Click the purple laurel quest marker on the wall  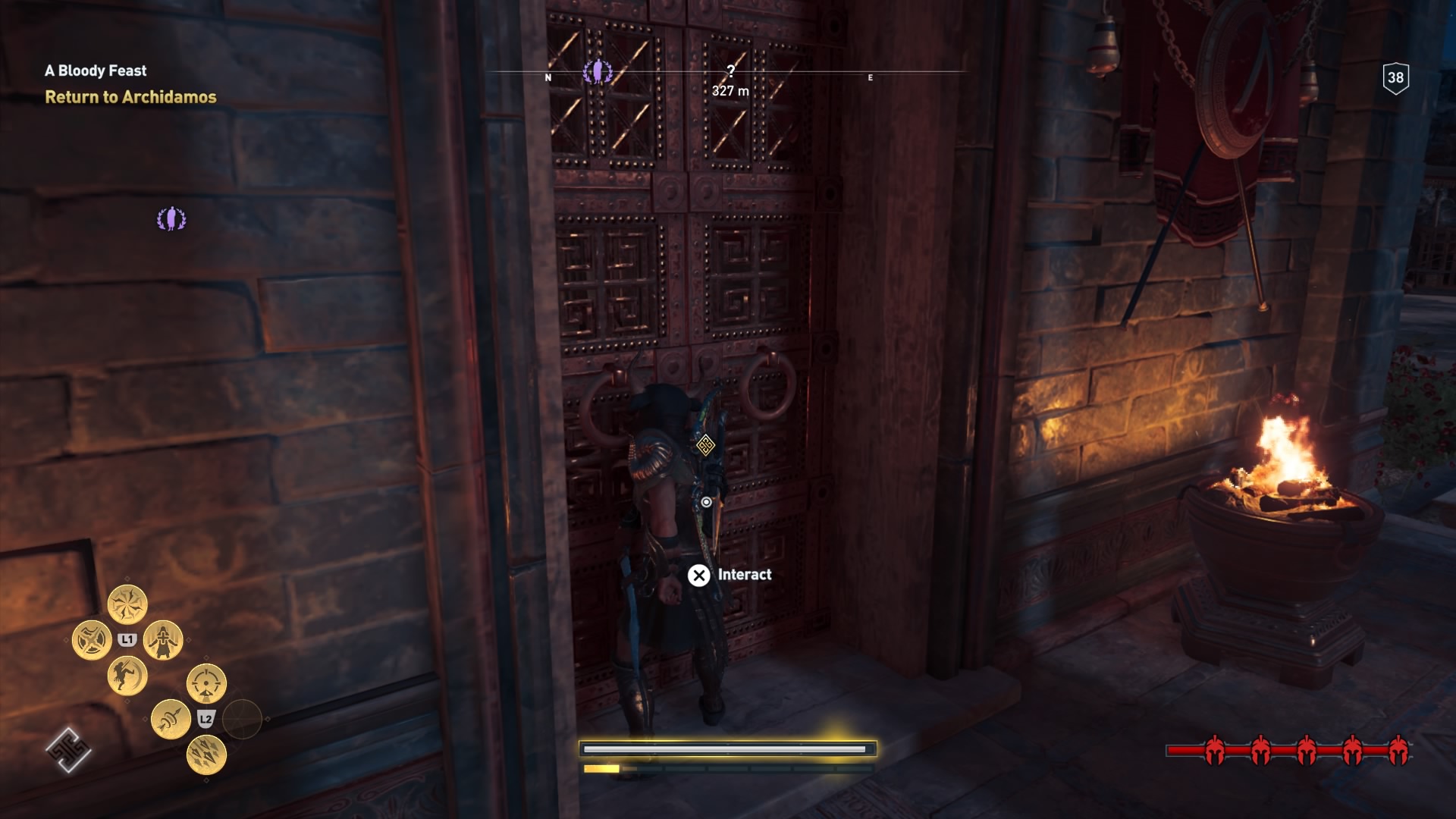[172, 217]
